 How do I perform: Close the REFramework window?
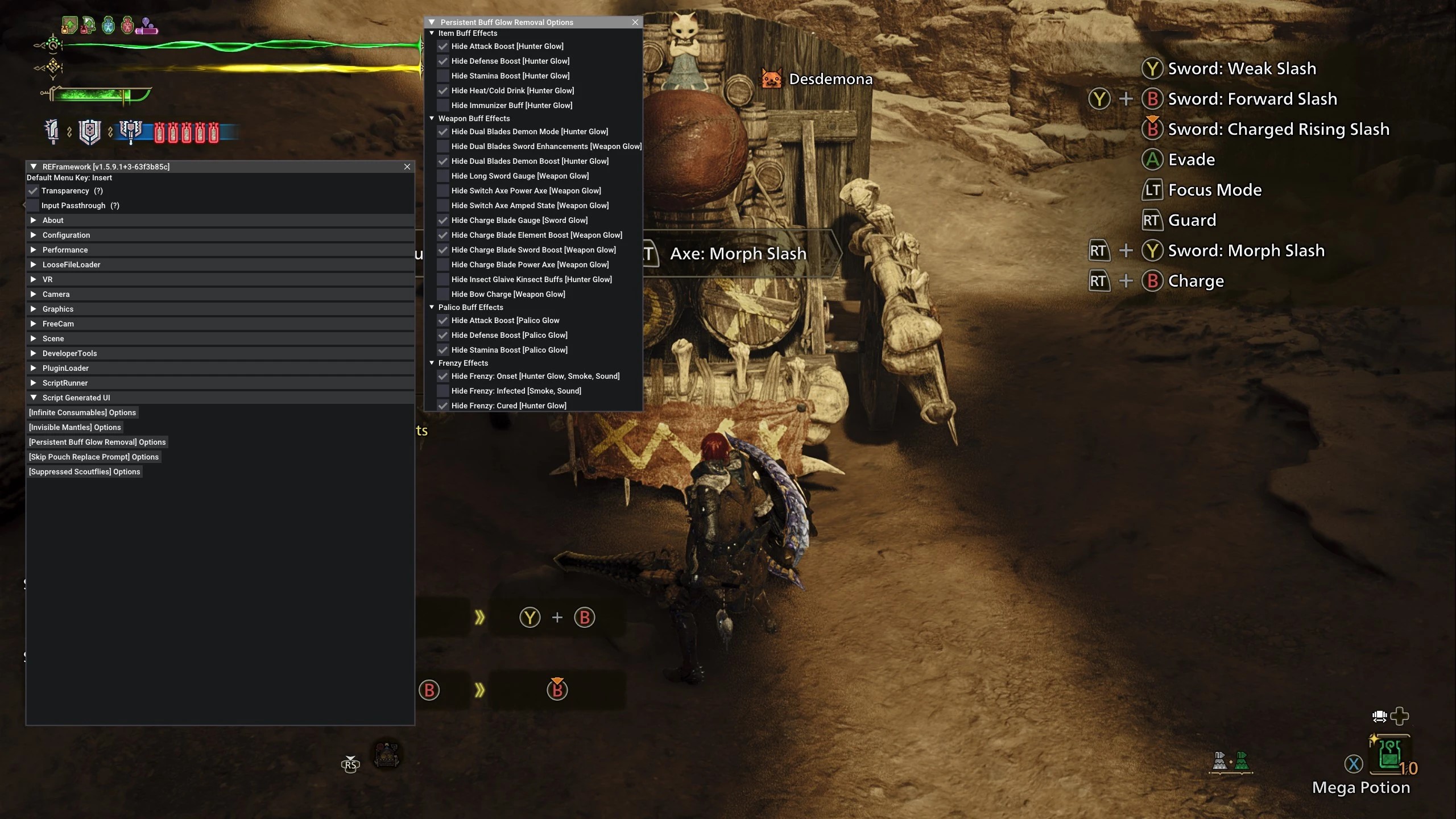tap(407, 167)
